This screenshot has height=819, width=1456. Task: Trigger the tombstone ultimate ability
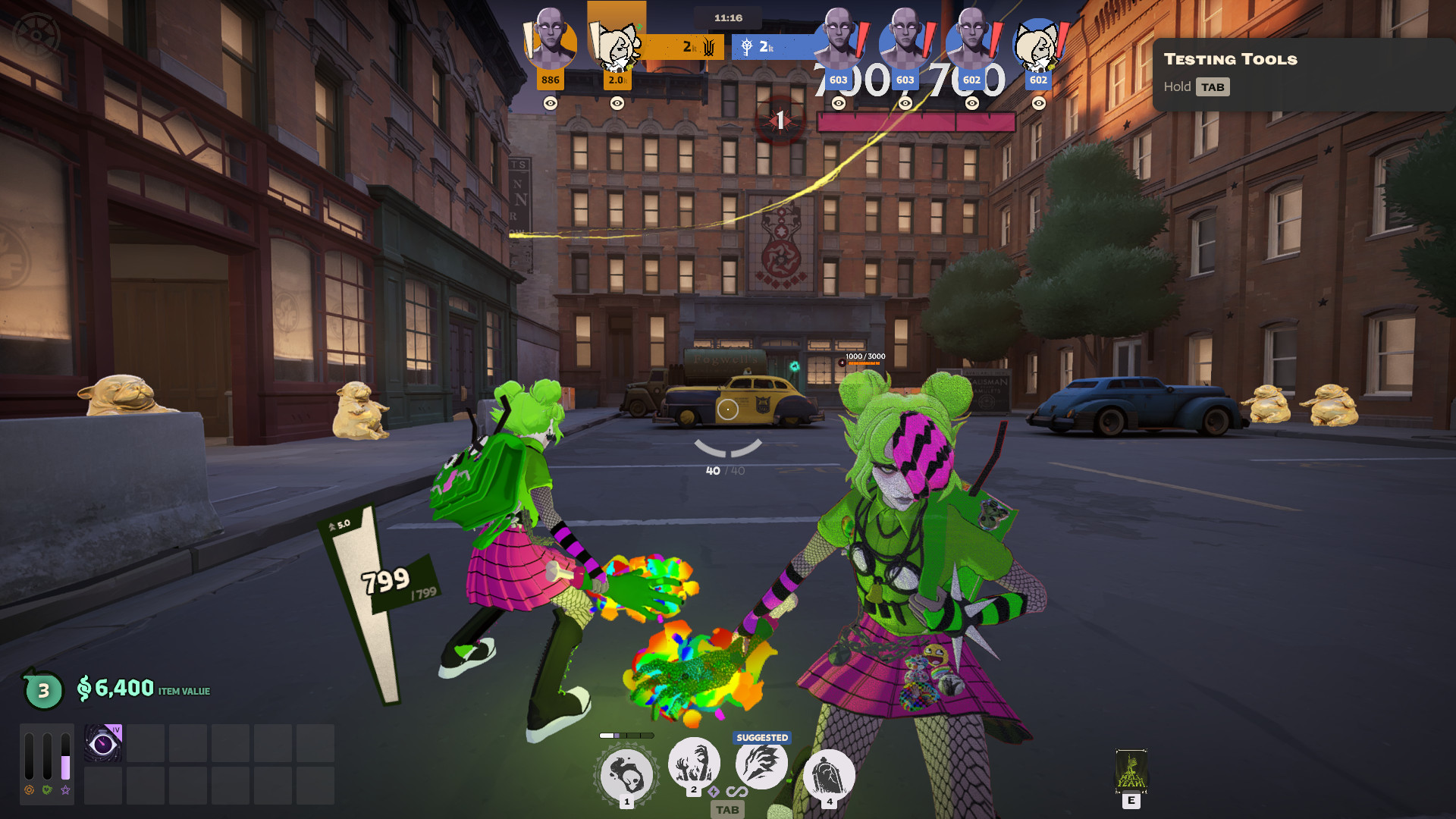pyautogui.click(x=829, y=775)
